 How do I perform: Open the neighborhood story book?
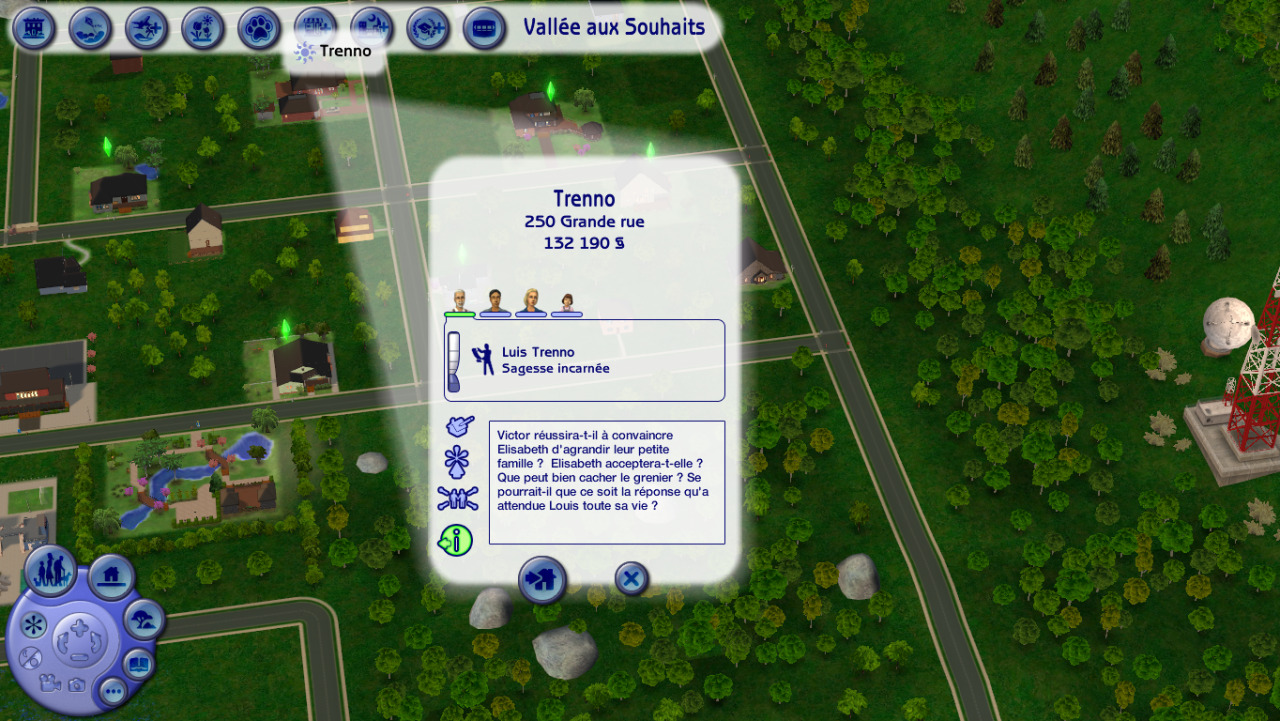tap(138, 663)
